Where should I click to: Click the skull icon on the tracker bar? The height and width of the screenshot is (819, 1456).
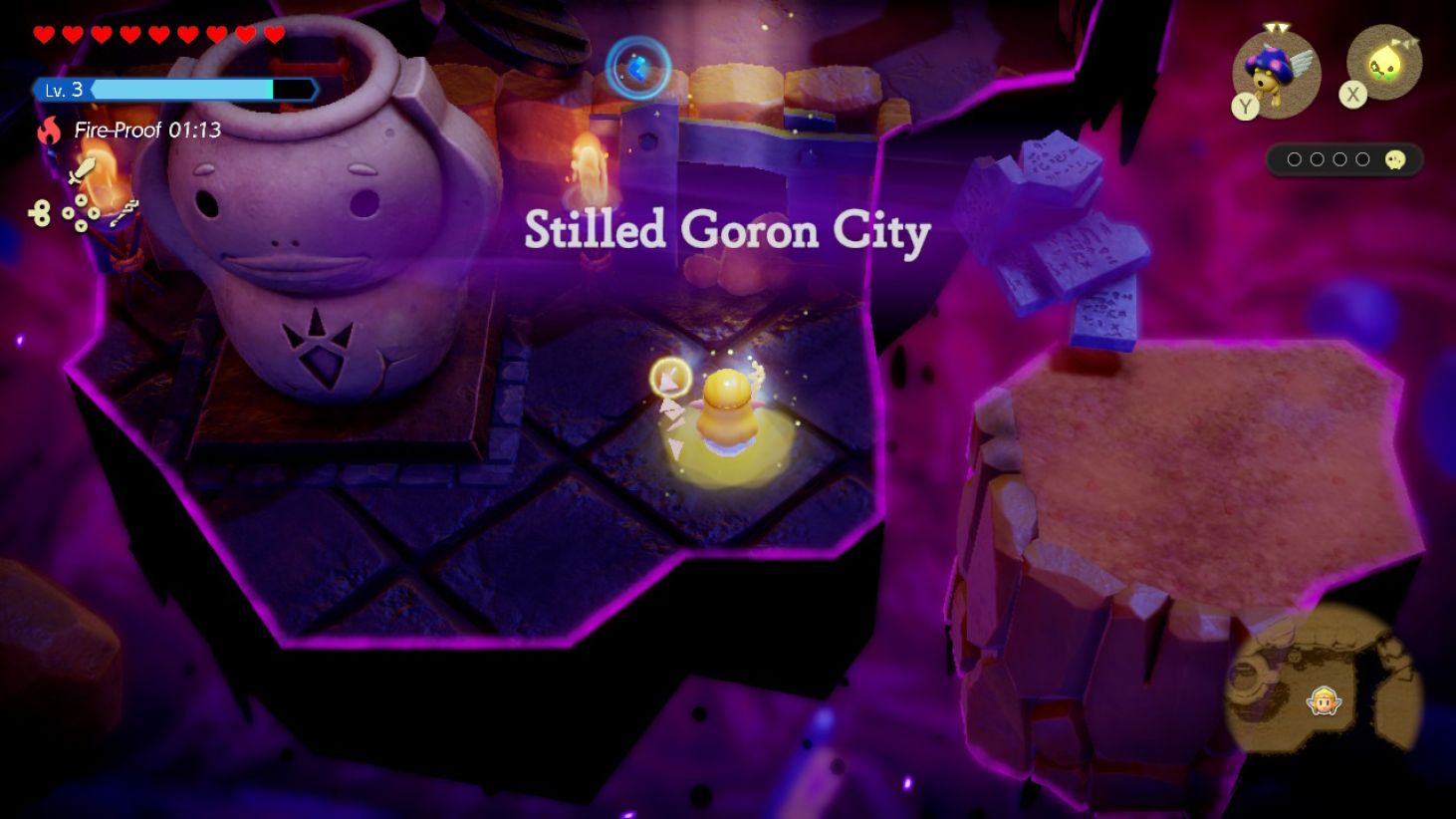[1395, 159]
